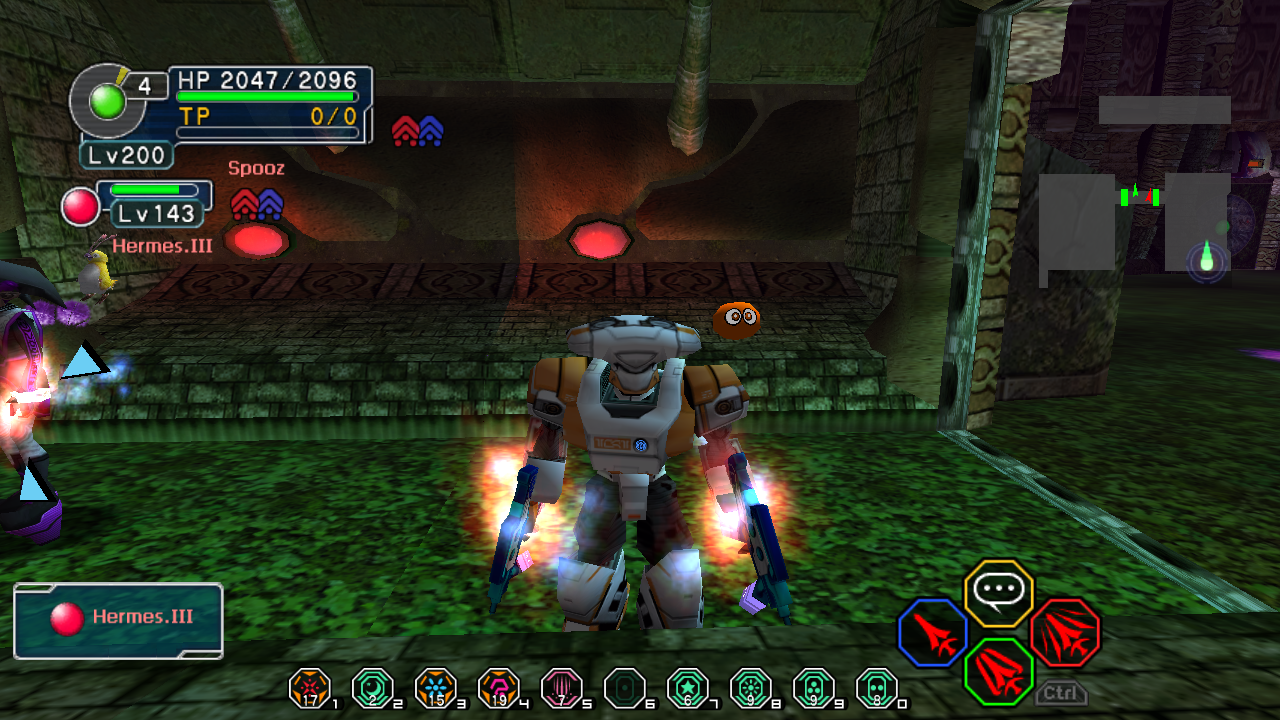Trigger the red-bordered special attack action
Image resolution: width=1280 pixels, height=720 pixels.
[1064, 632]
